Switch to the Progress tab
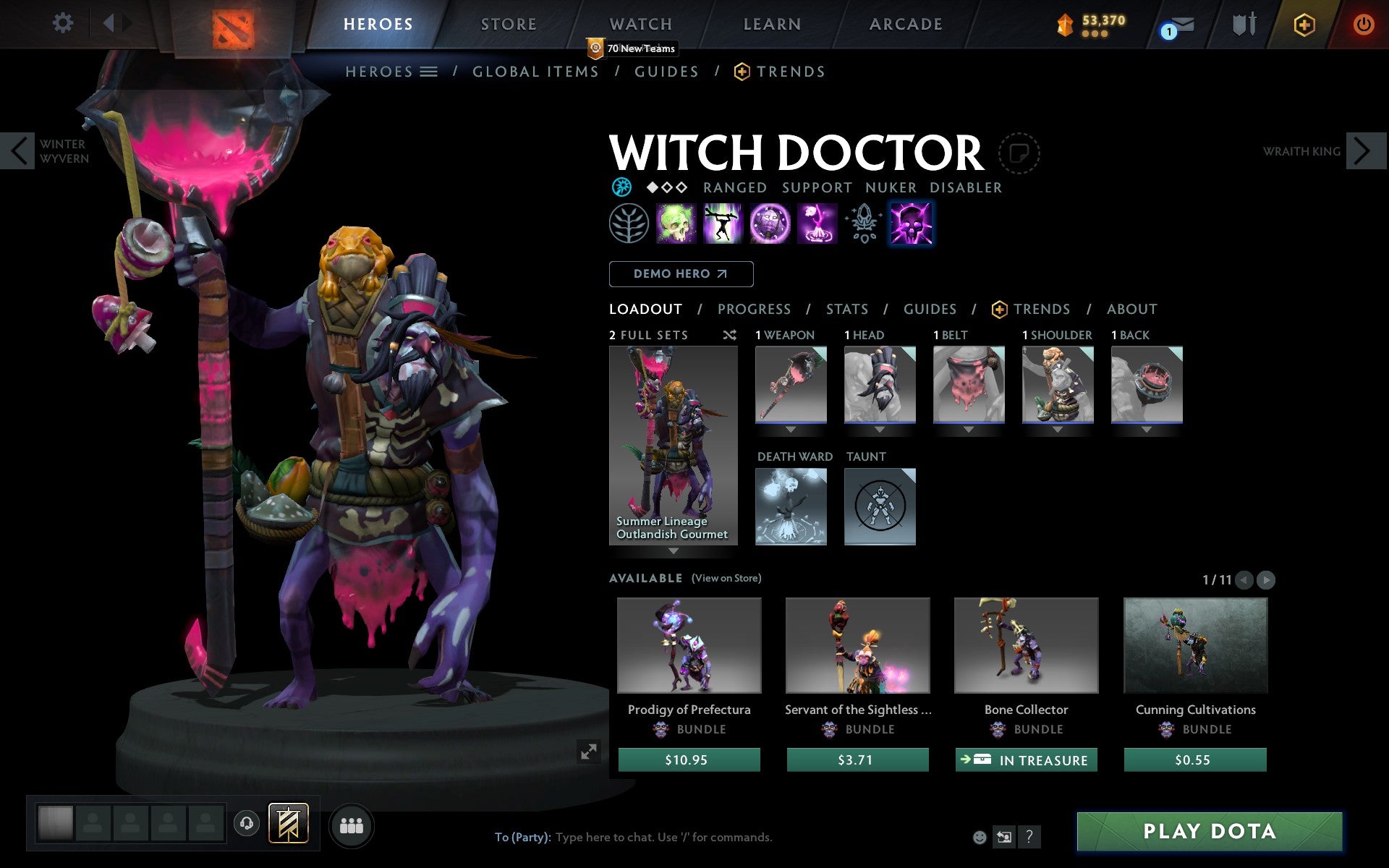 coord(754,309)
